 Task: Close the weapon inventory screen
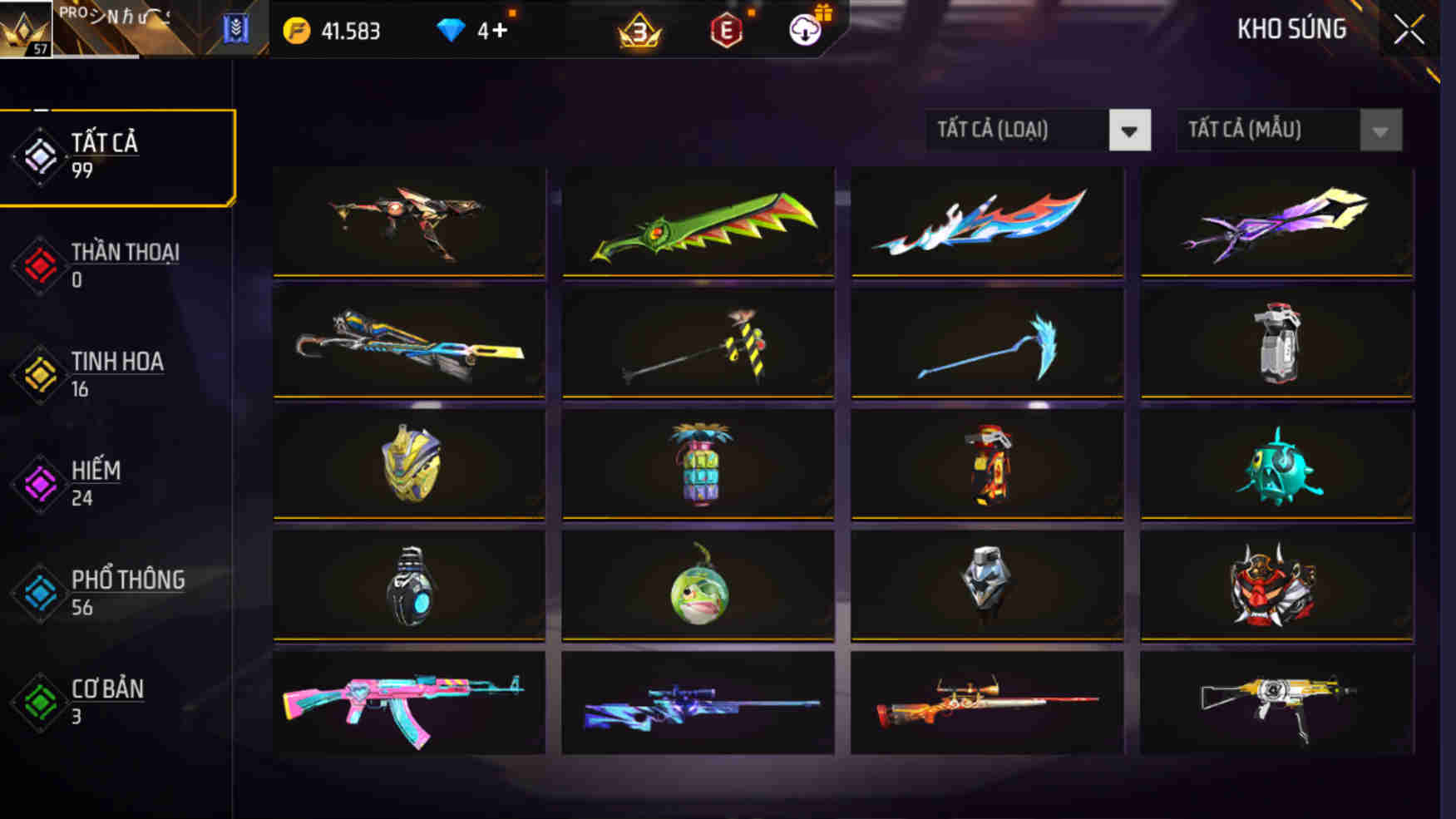[1409, 27]
